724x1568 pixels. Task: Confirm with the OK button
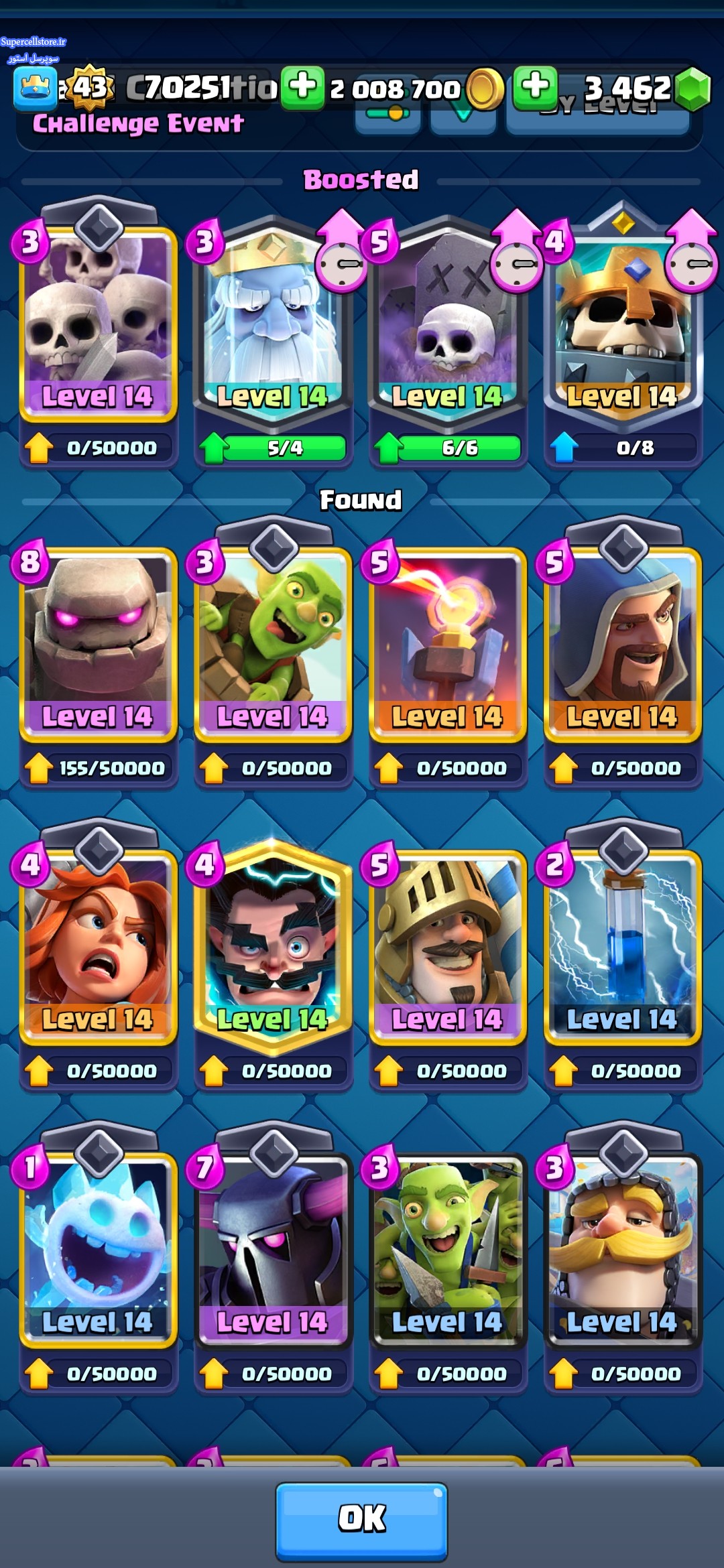[x=361, y=1518]
